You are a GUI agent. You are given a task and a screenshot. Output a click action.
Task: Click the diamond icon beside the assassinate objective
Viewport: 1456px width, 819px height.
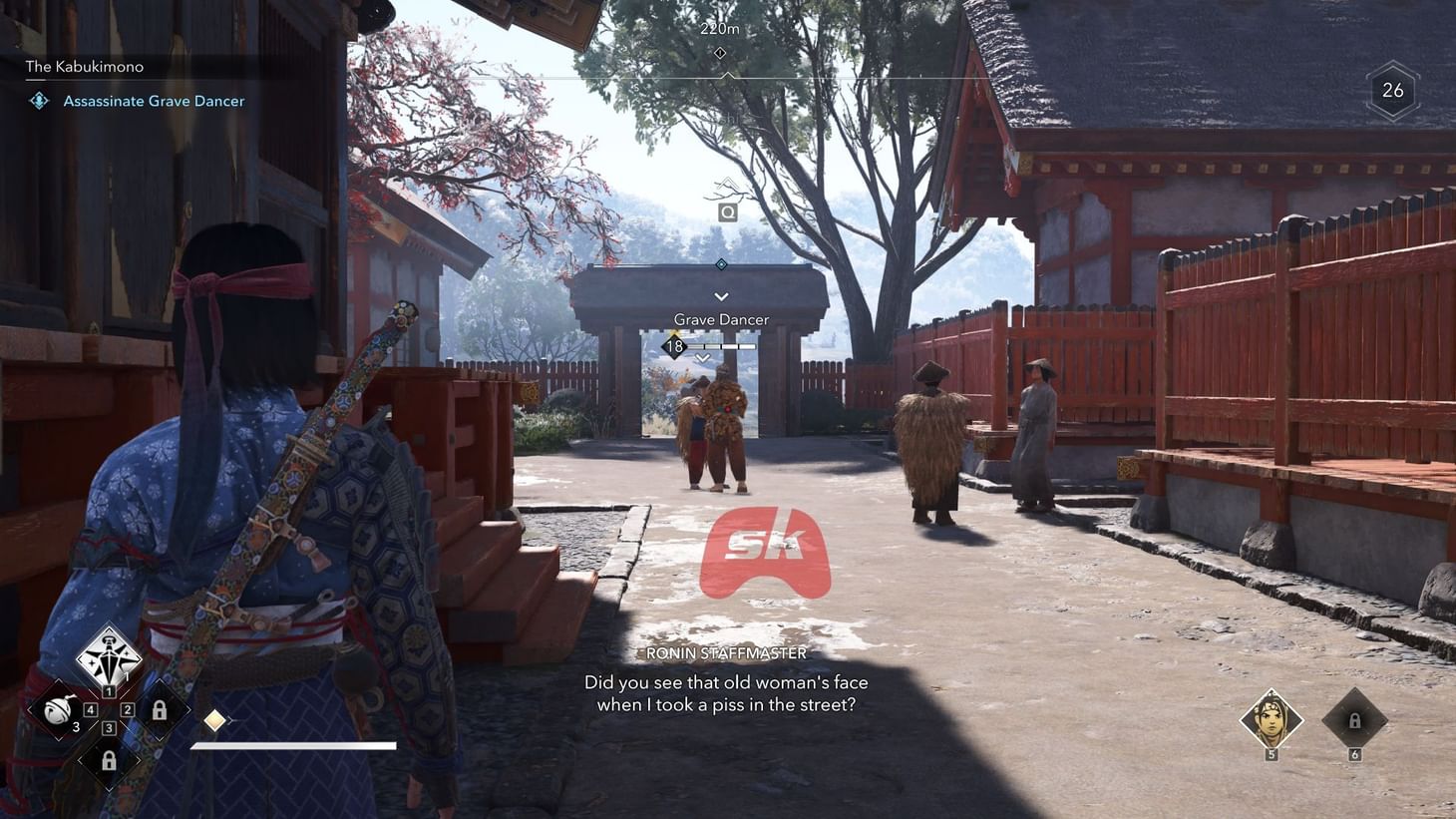click(38, 100)
